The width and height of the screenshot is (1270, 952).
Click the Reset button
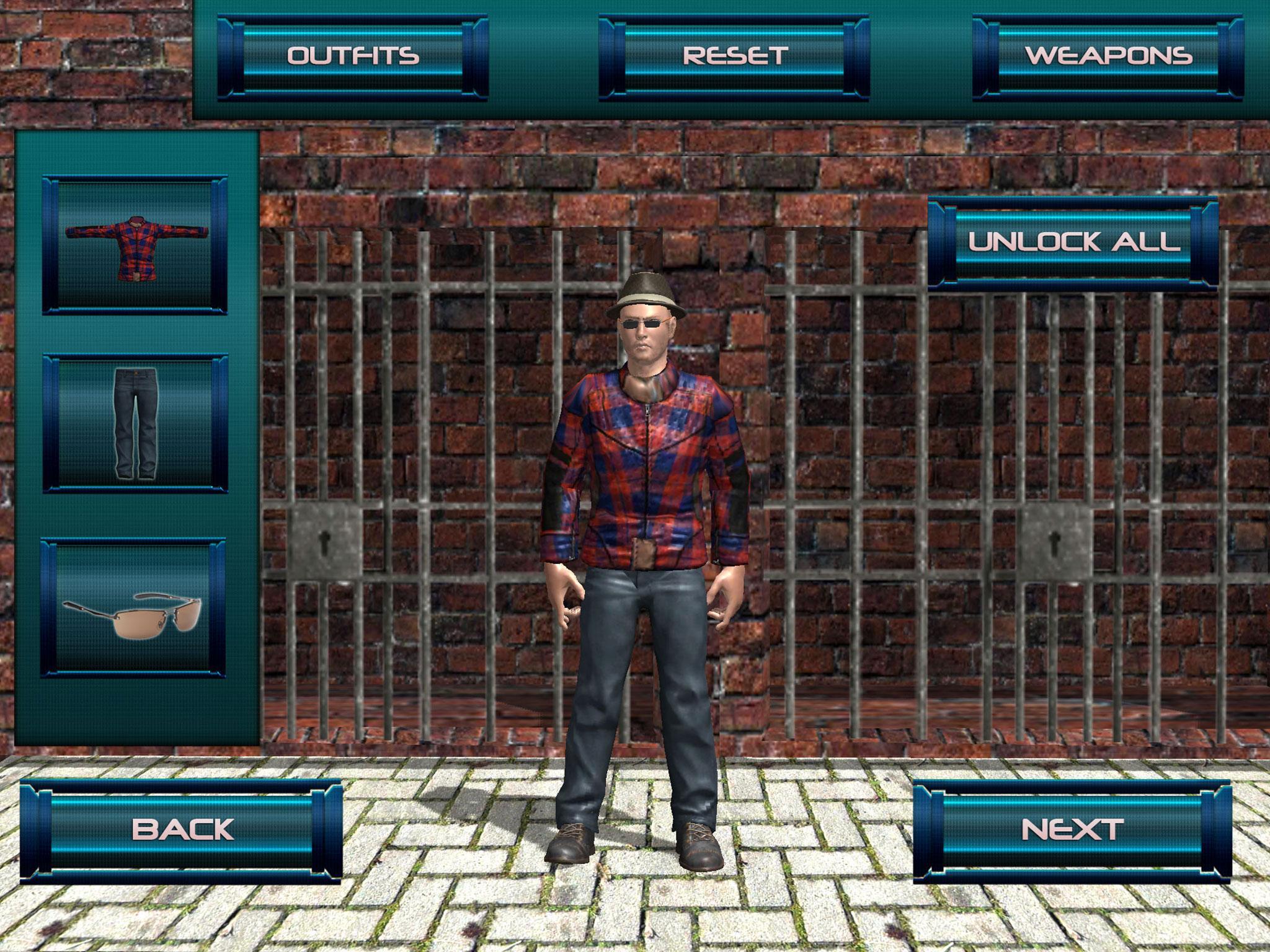pos(734,57)
